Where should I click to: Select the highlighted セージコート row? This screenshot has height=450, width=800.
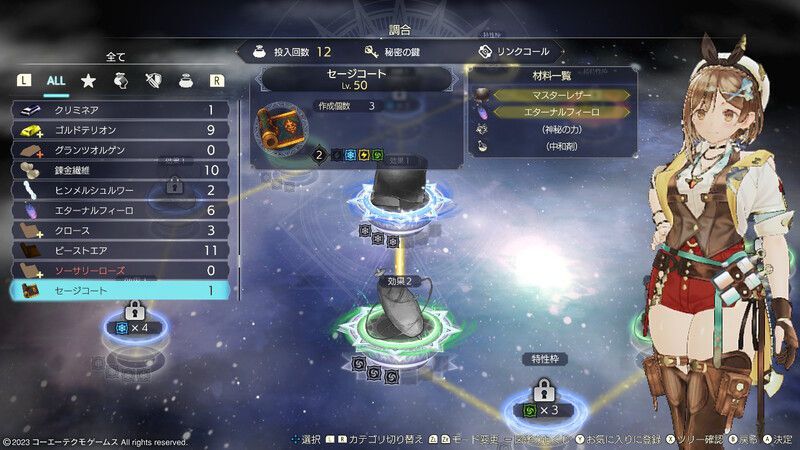pyautogui.click(x=120, y=291)
